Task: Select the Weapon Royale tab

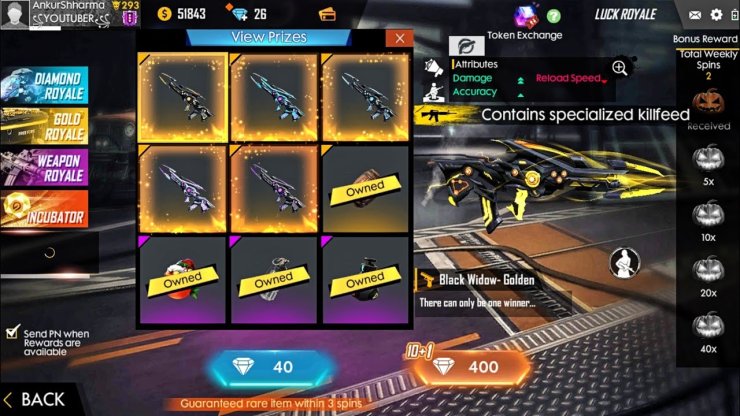Action: (x=45, y=167)
